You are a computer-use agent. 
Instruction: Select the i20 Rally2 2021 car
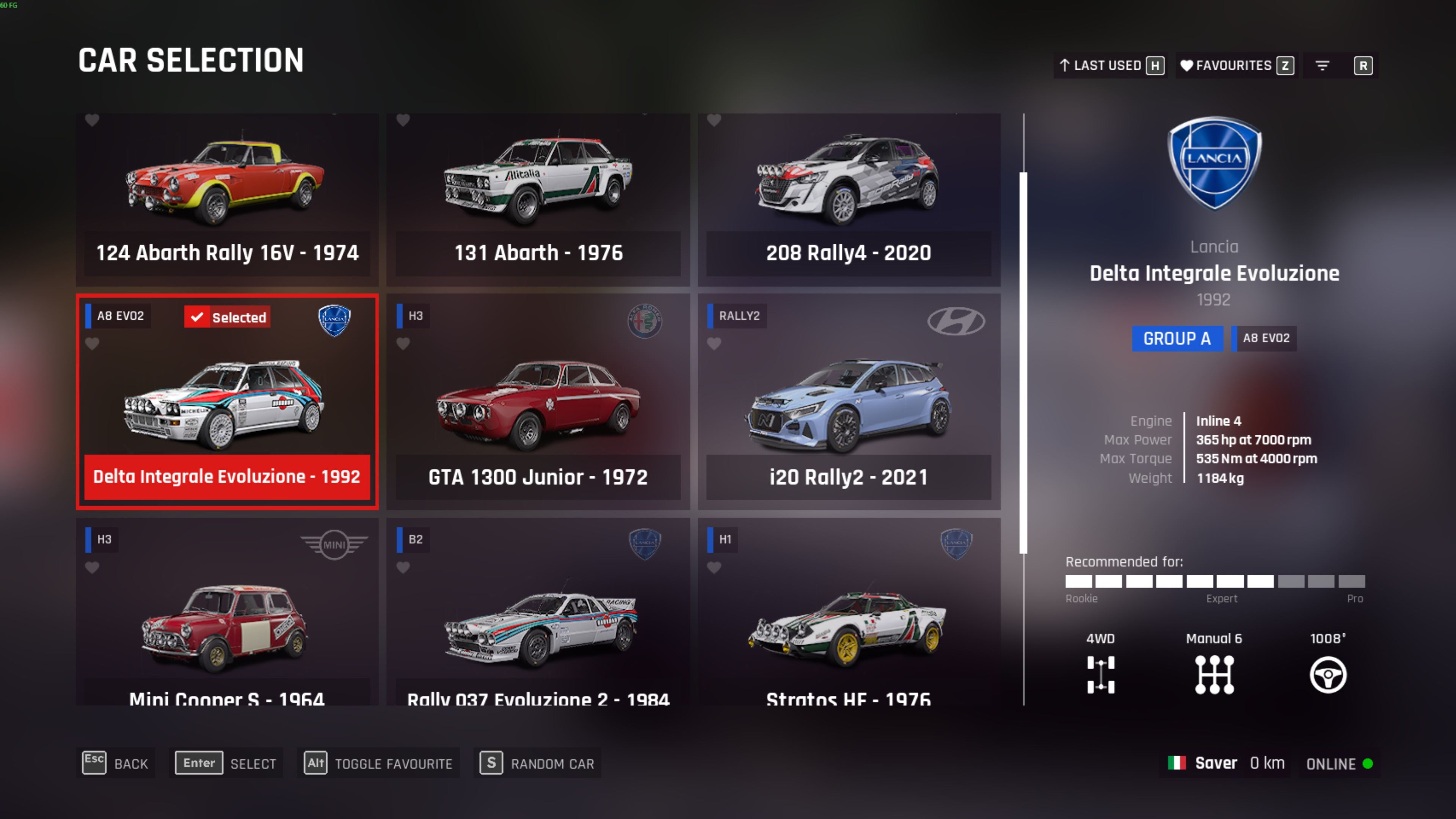point(849,401)
